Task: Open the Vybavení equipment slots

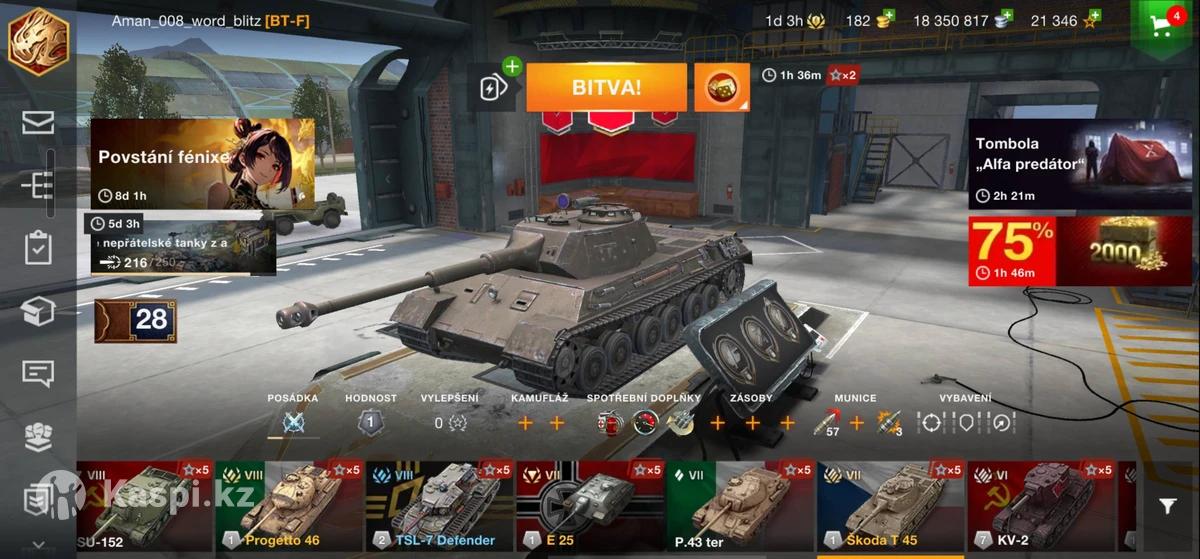Action: point(966,422)
